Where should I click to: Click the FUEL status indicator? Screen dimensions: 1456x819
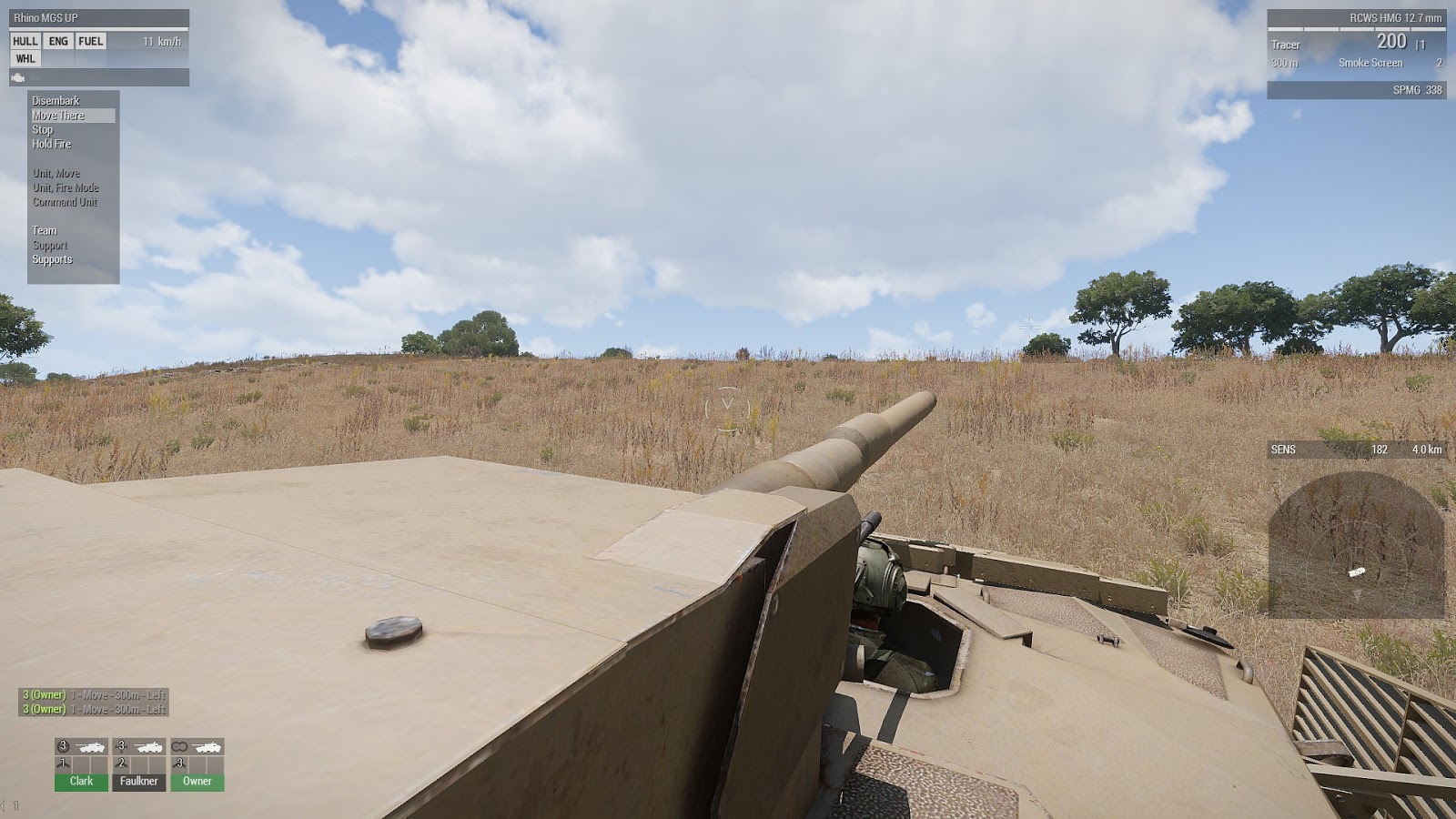[x=91, y=41]
